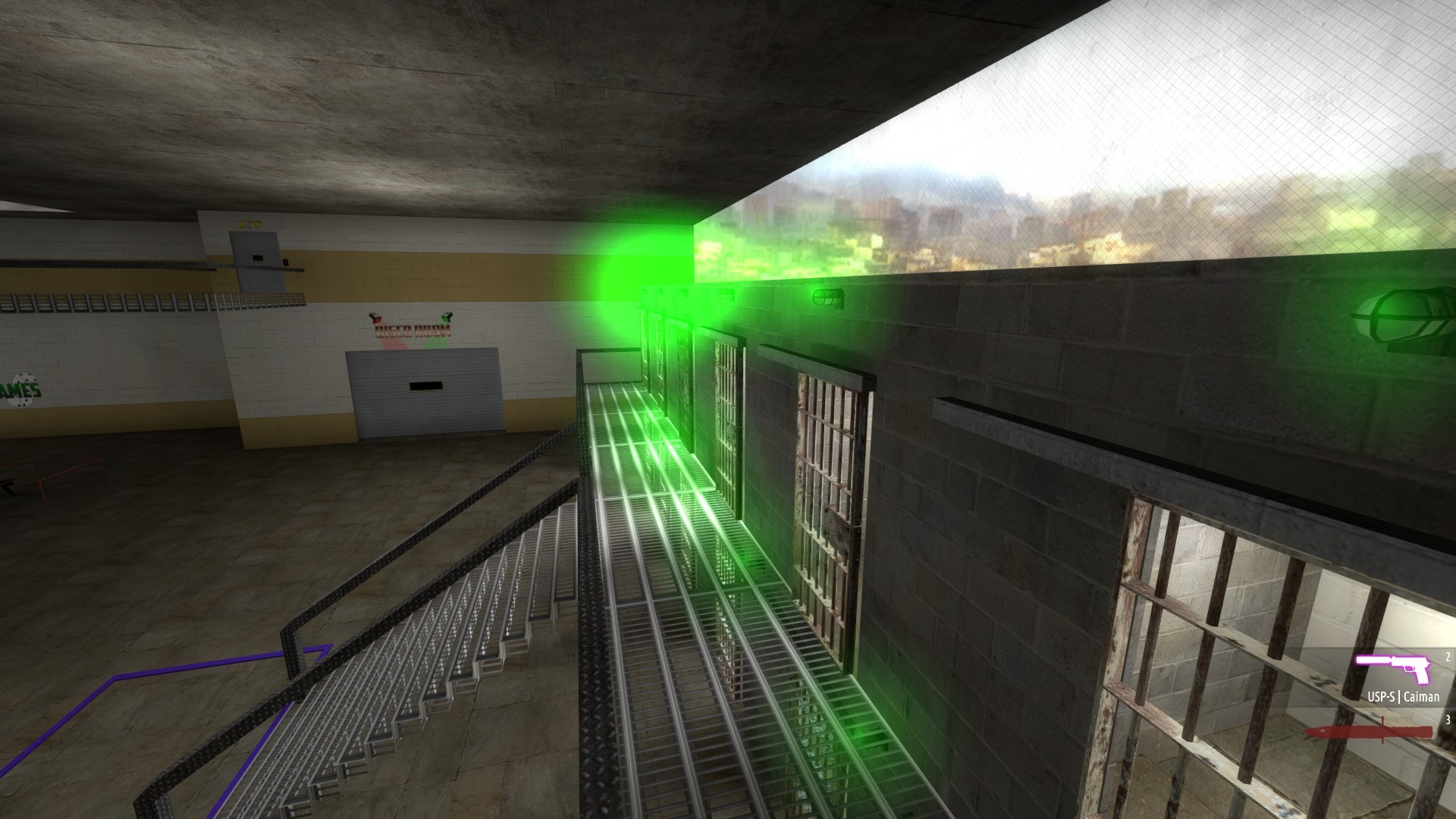The image size is (1456, 819).
Task: Click the weapon slot number 3 indicator
Action: pos(1448,720)
